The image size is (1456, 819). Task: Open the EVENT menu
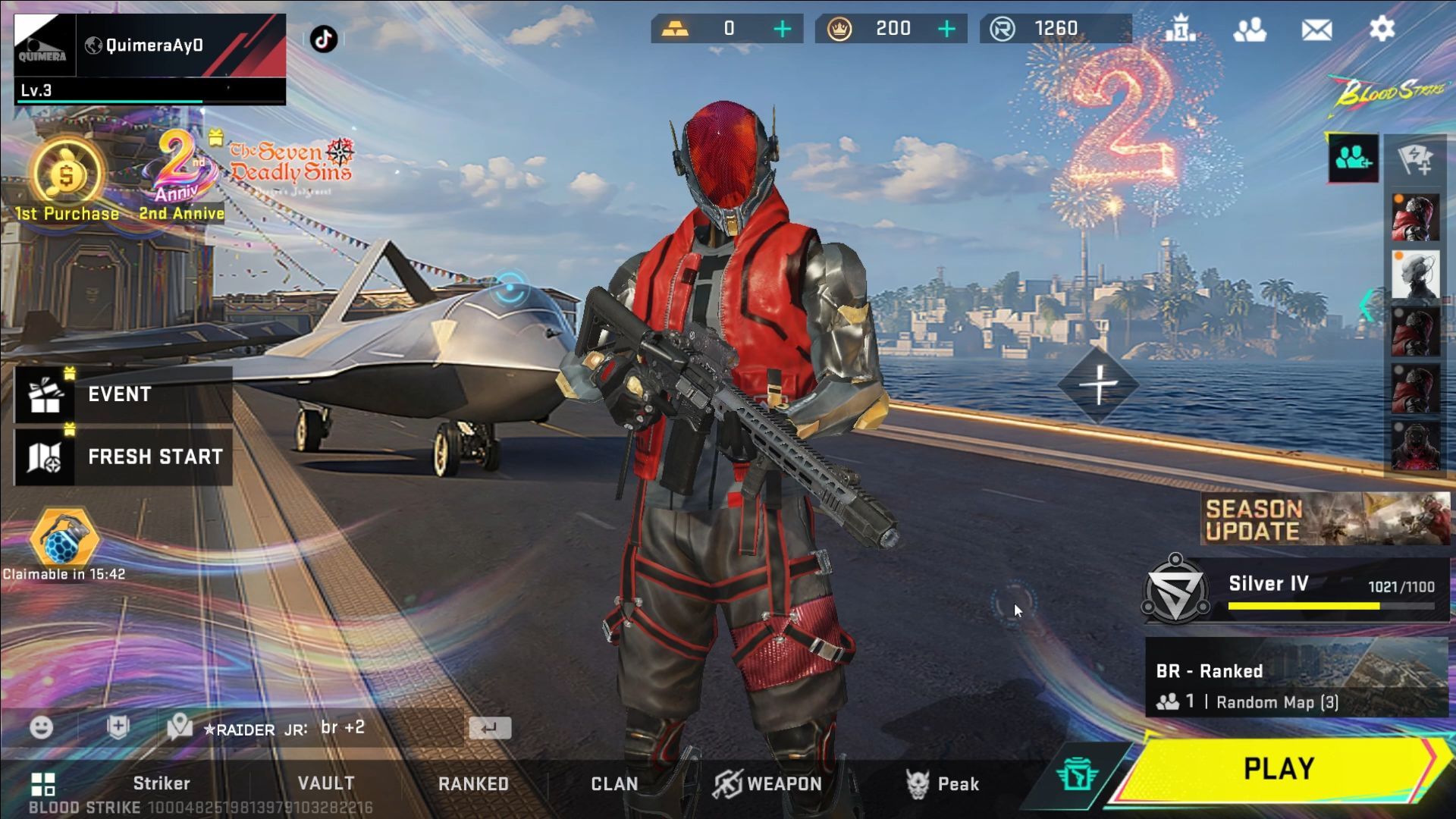point(123,394)
